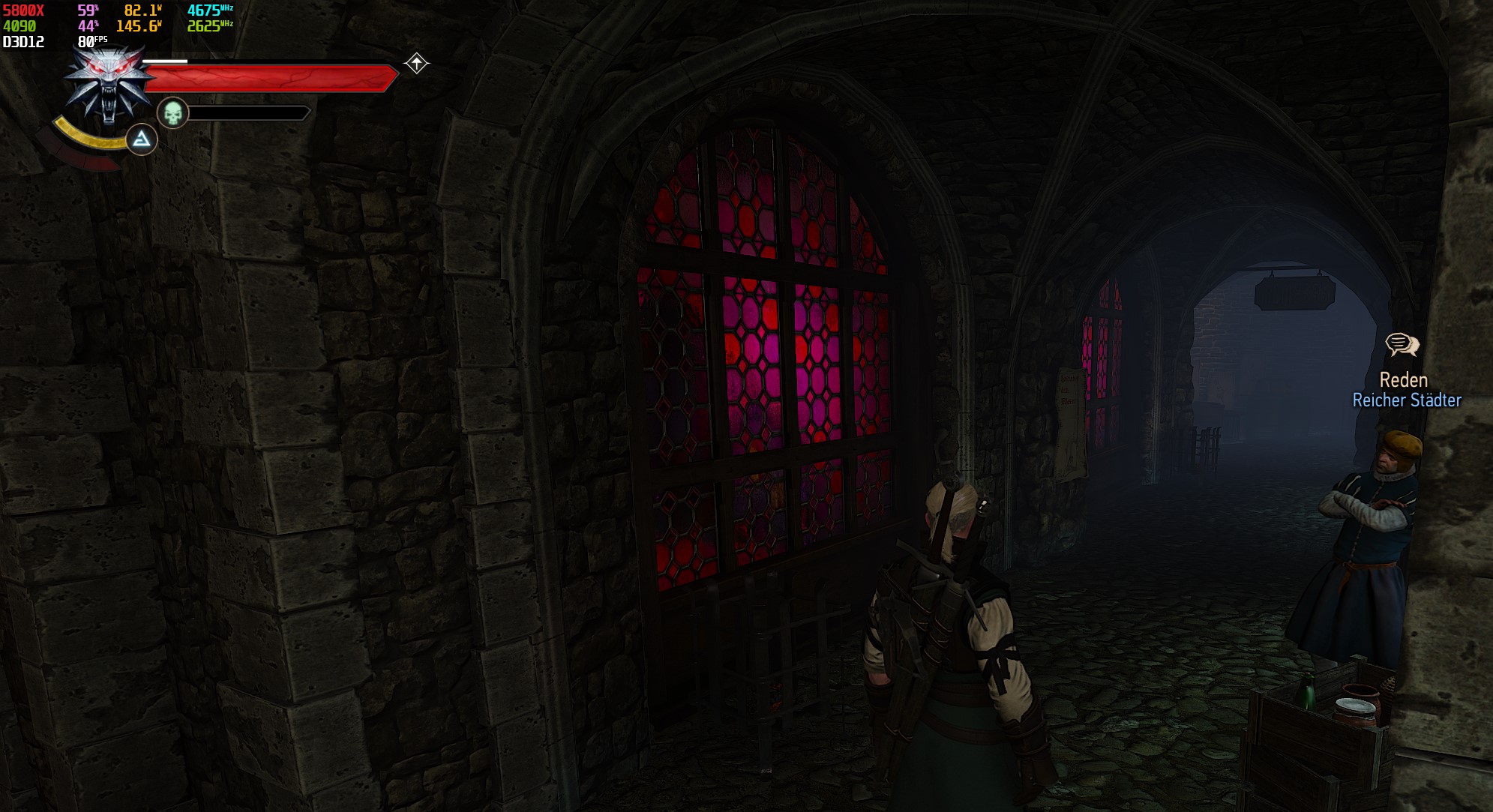Click the 5800X CPU label in overlay
The height and width of the screenshot is (812, 1493).
[22, 10]
